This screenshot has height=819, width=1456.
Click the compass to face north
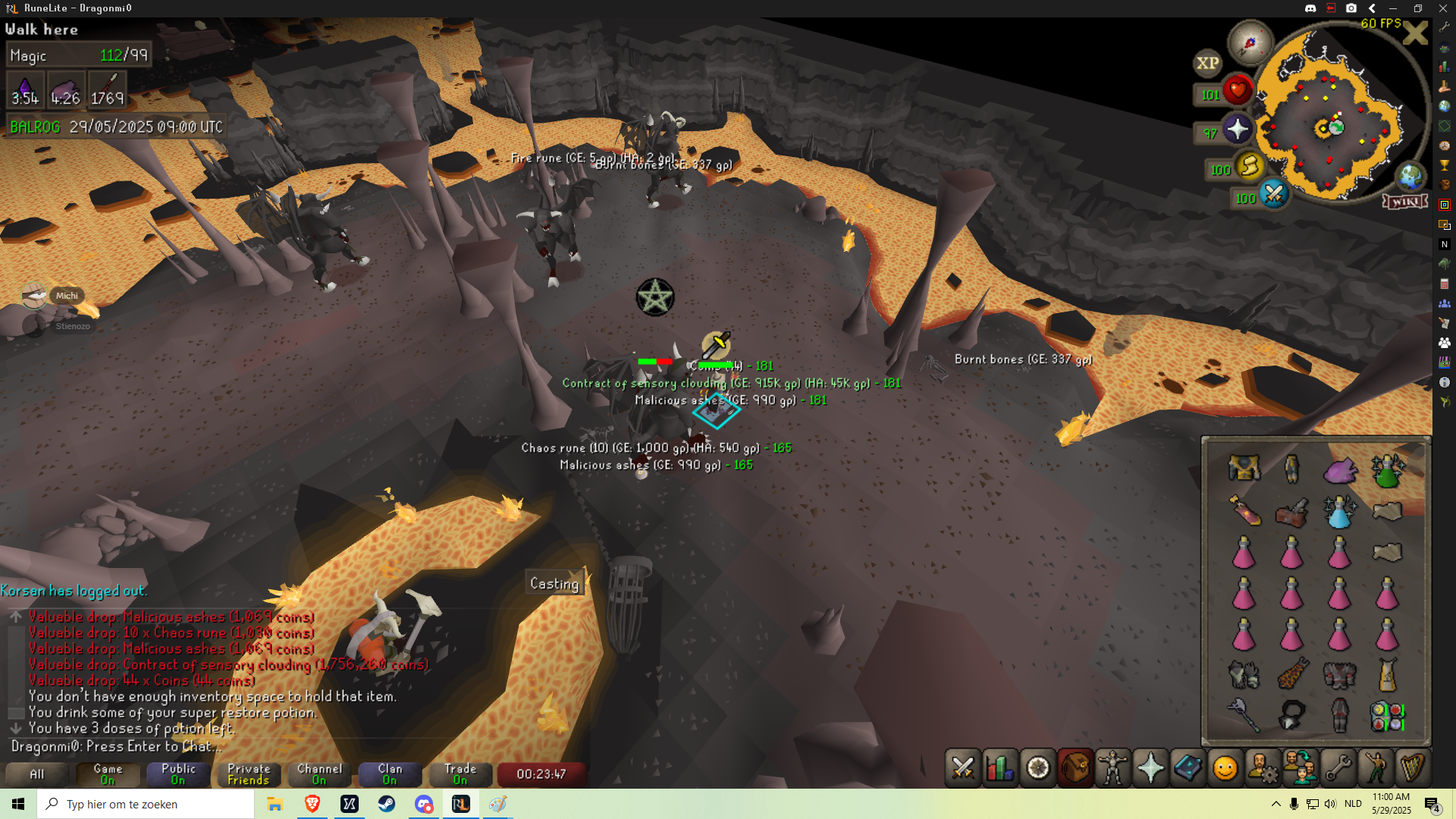pyautogui.click(x=1250, y=42)
